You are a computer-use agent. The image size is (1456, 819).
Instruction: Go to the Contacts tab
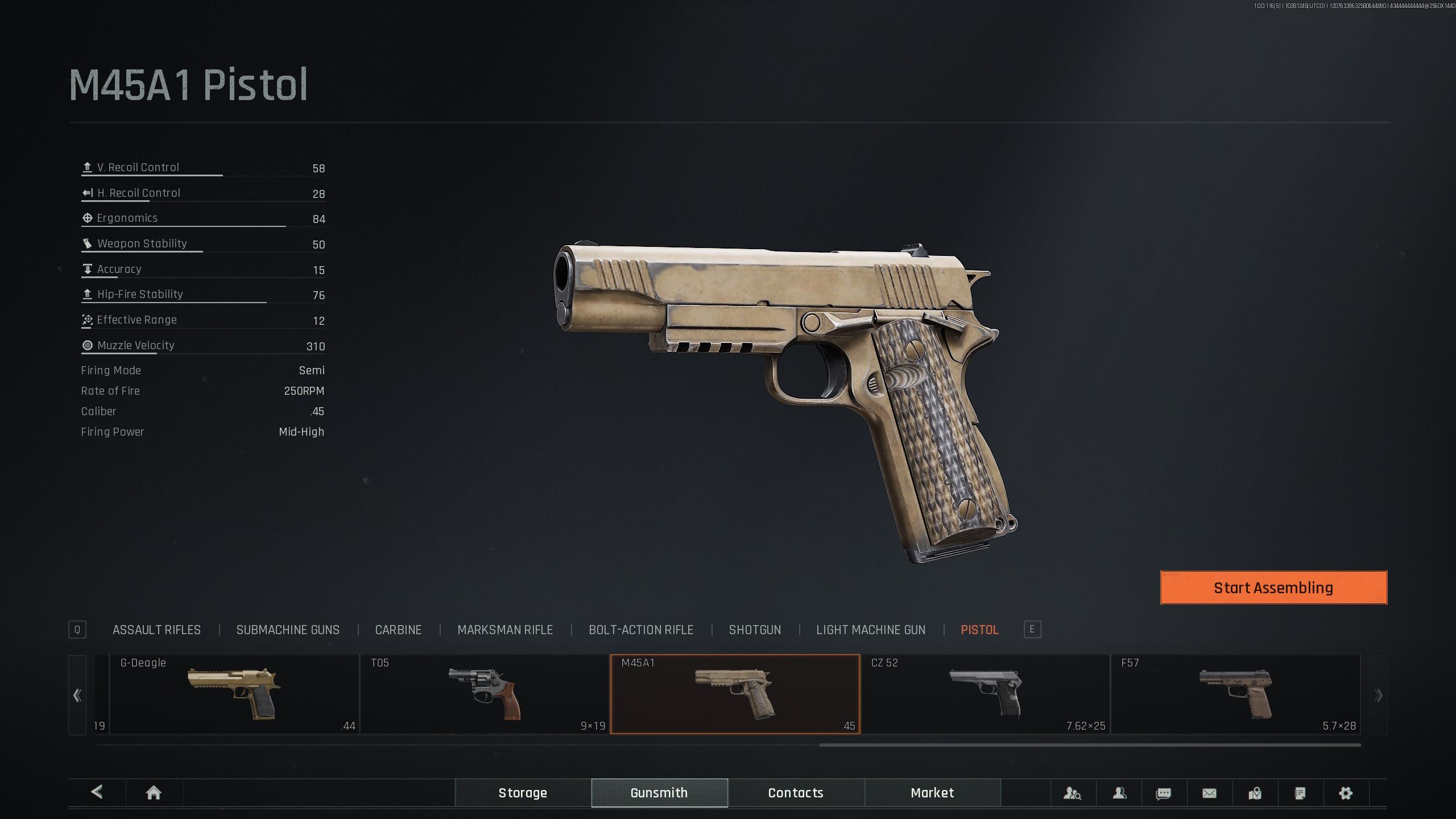coord(796,793)
